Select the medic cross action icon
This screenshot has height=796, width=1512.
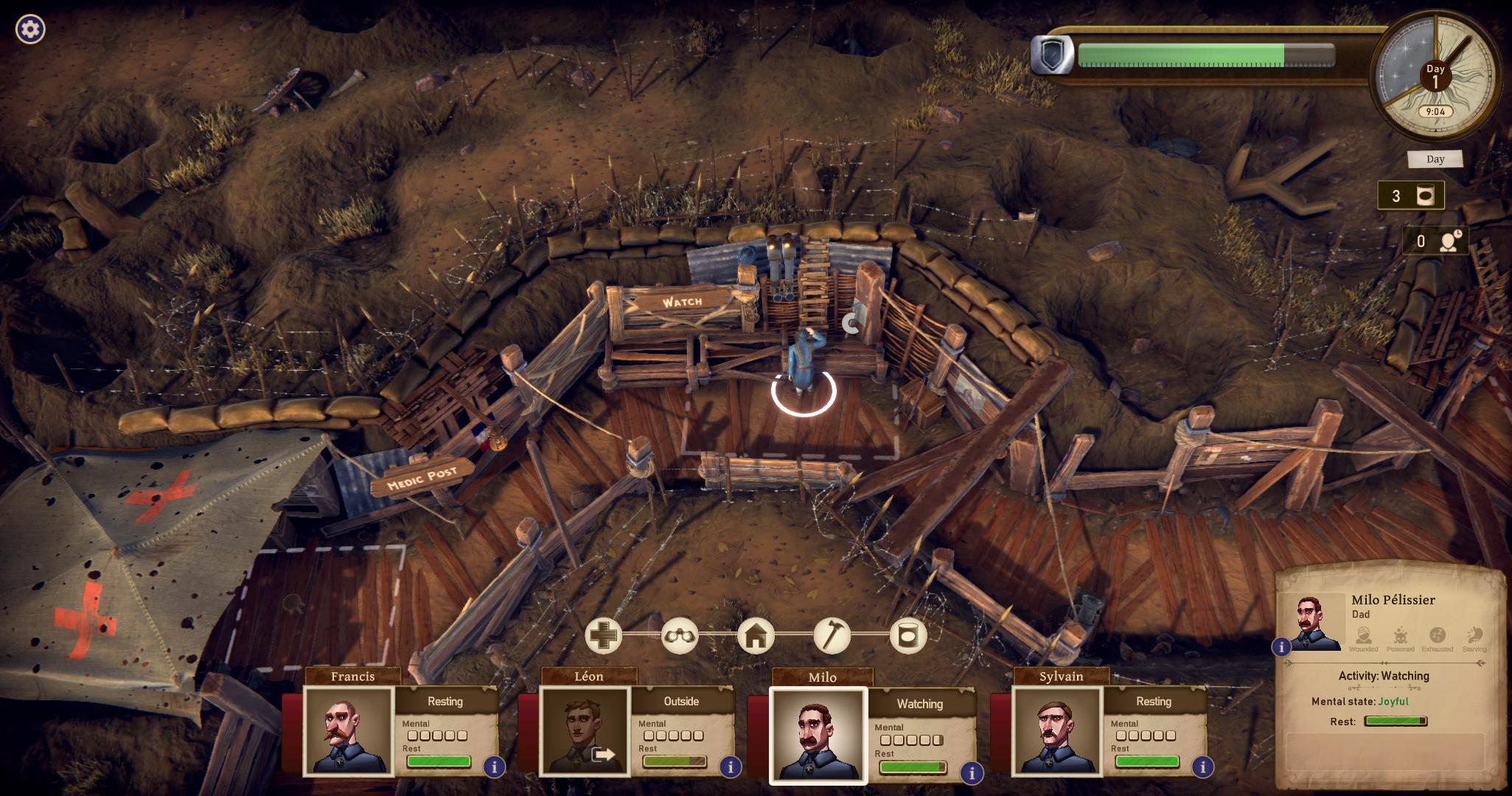pyautogui.click(x=604, y=635)
